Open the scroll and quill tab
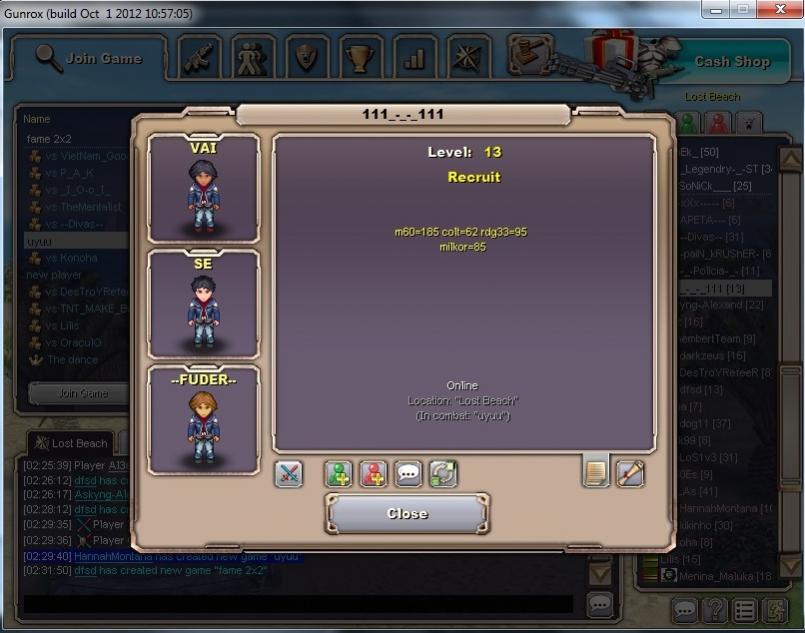805x633 pixels. coord(630,473)
